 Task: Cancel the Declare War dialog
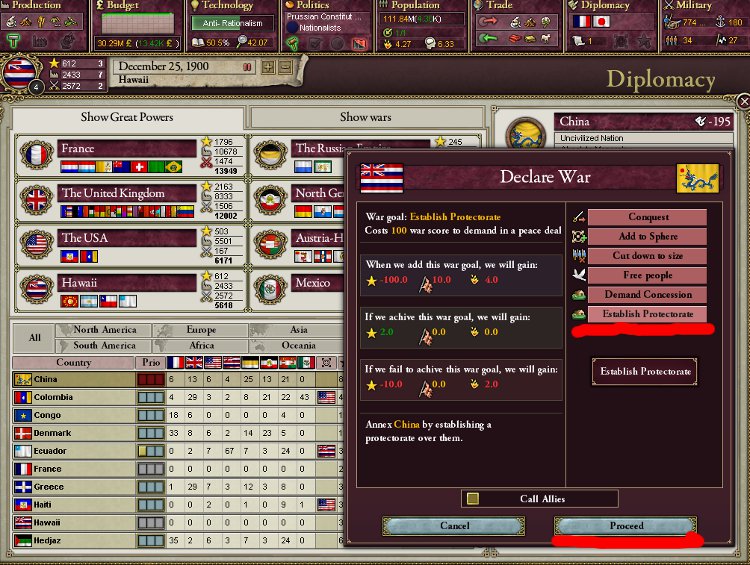(x=455, y=526)
